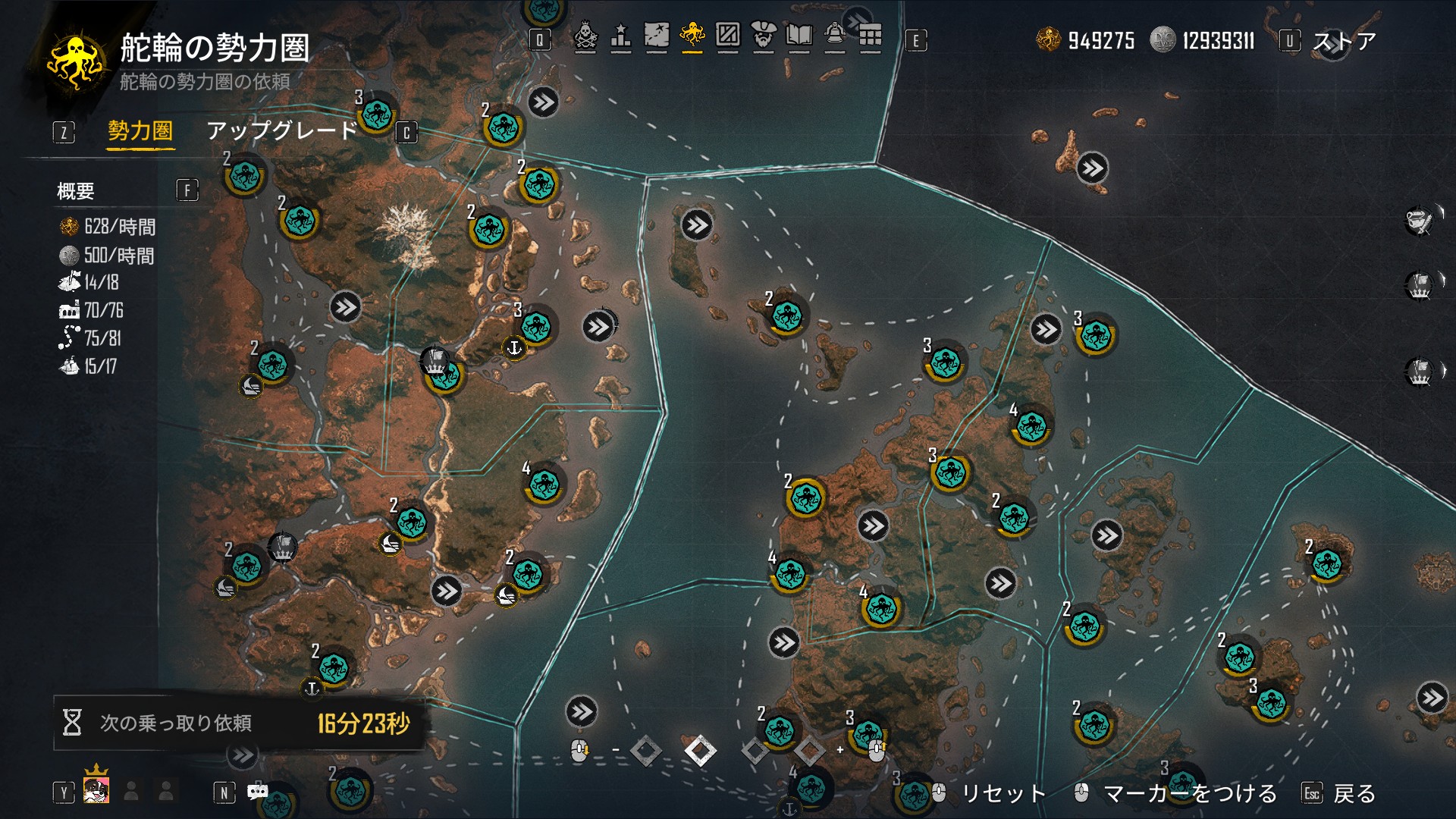Click リセット to reset the map view

tap(1003, 793)
